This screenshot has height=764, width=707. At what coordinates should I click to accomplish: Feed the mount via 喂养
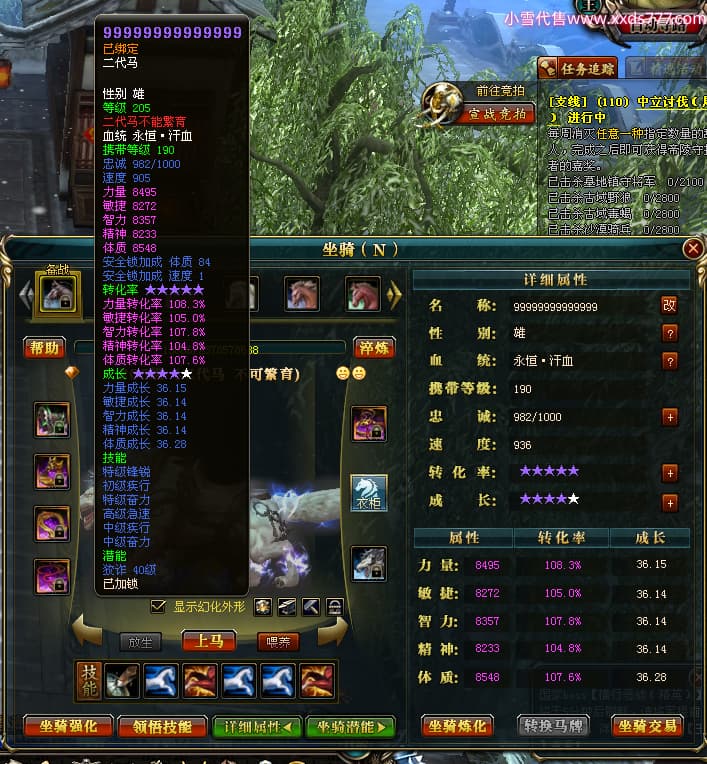[277, 642]
